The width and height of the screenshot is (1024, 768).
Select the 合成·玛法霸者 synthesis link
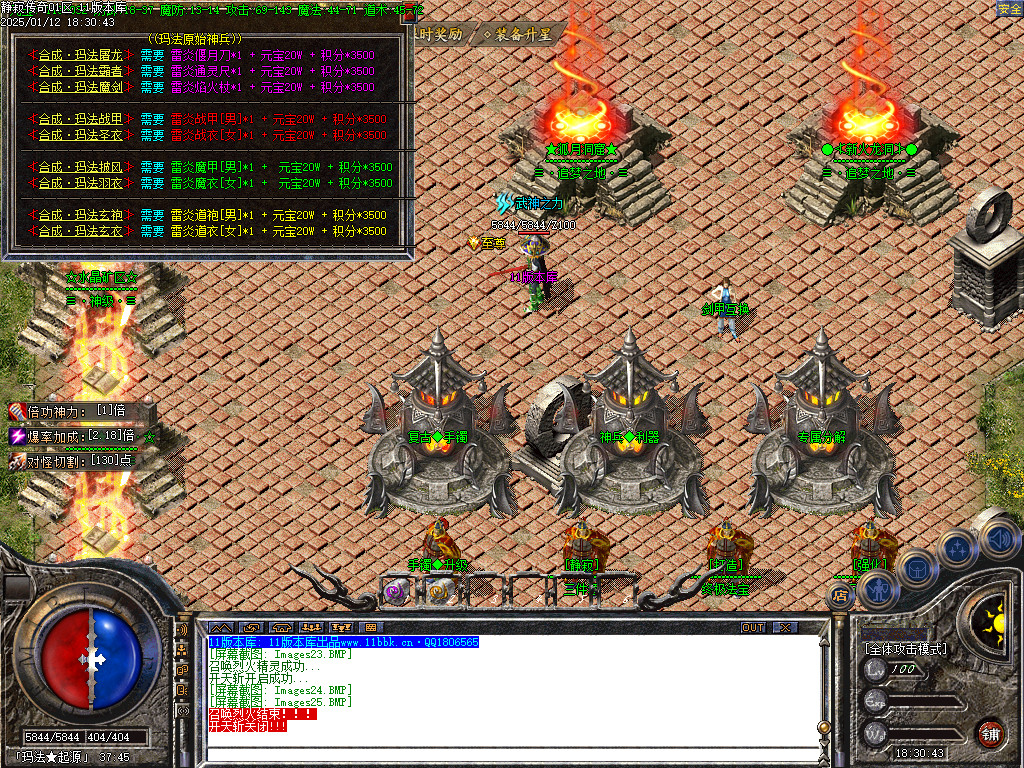(80, 72)
